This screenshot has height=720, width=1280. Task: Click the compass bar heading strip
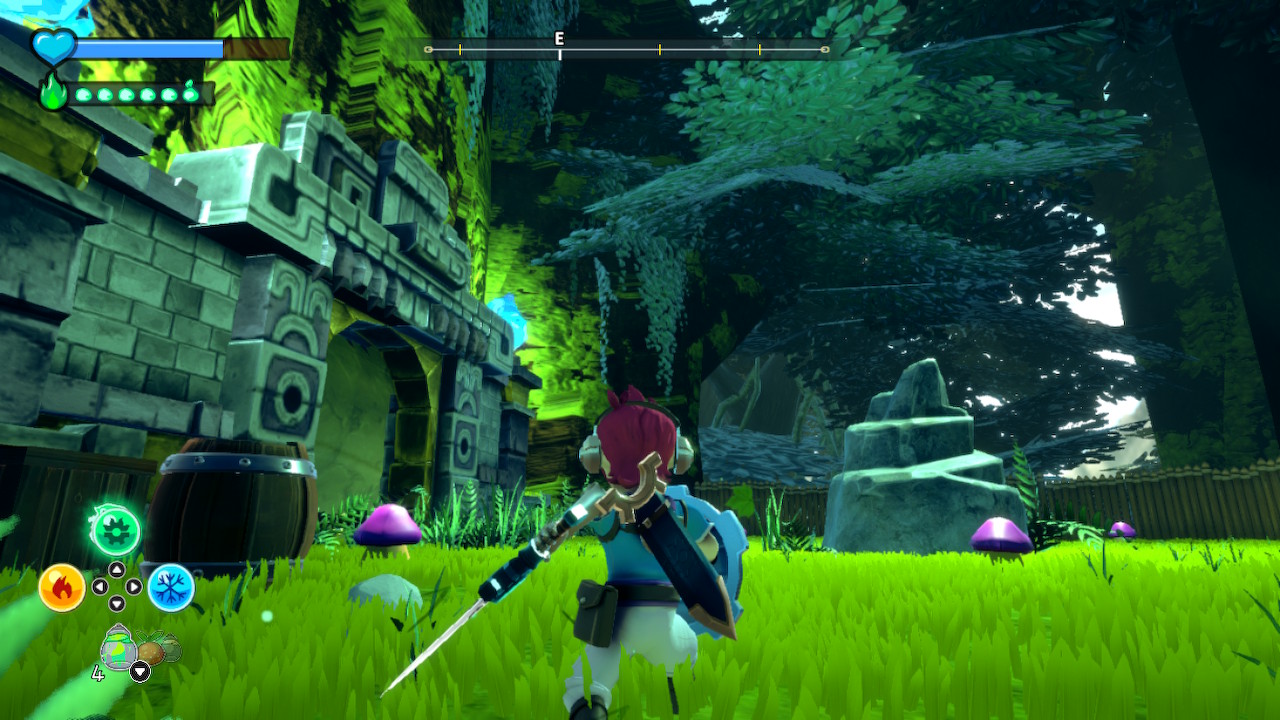627,49
